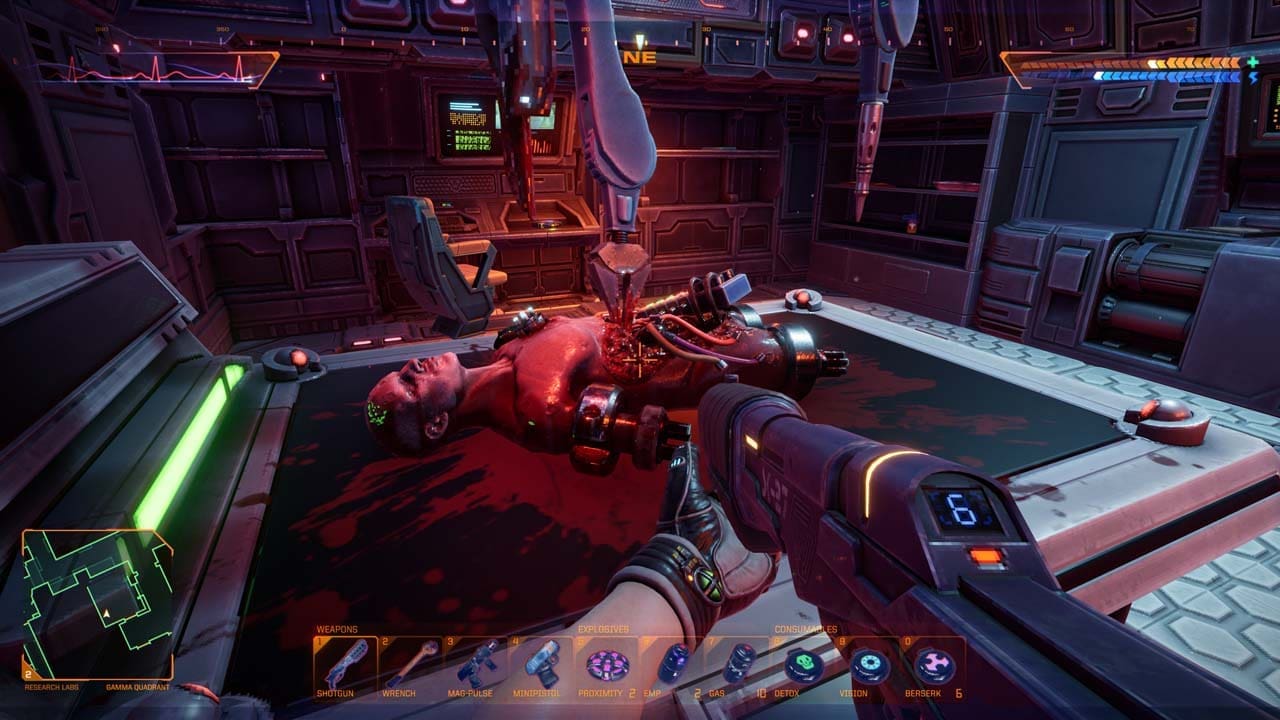1280x720 pixels.
Task: Activate the Vision consumable patch
Action: (x=867, y=664)
